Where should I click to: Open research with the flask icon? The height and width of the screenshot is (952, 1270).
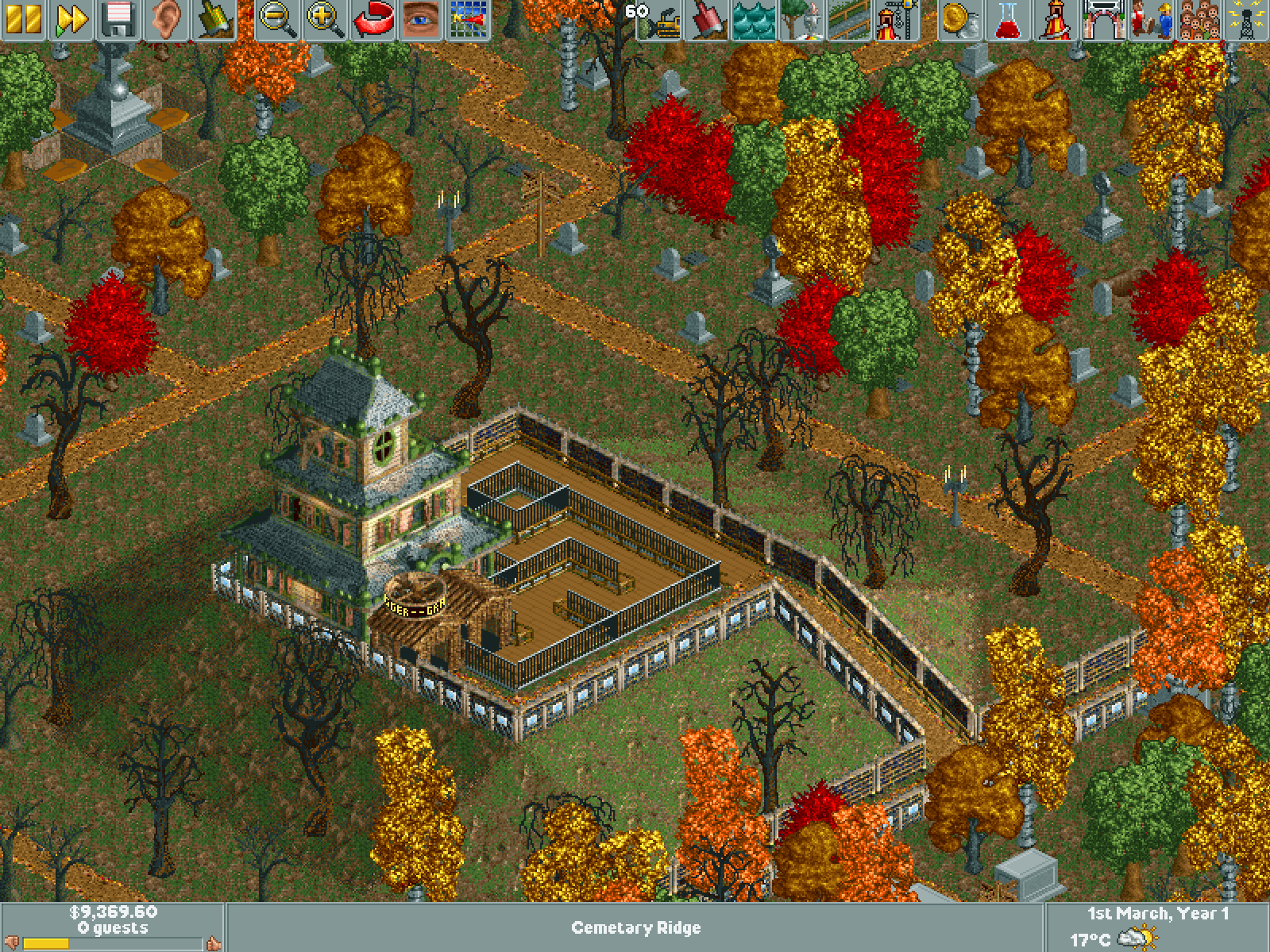[1007, 20]
